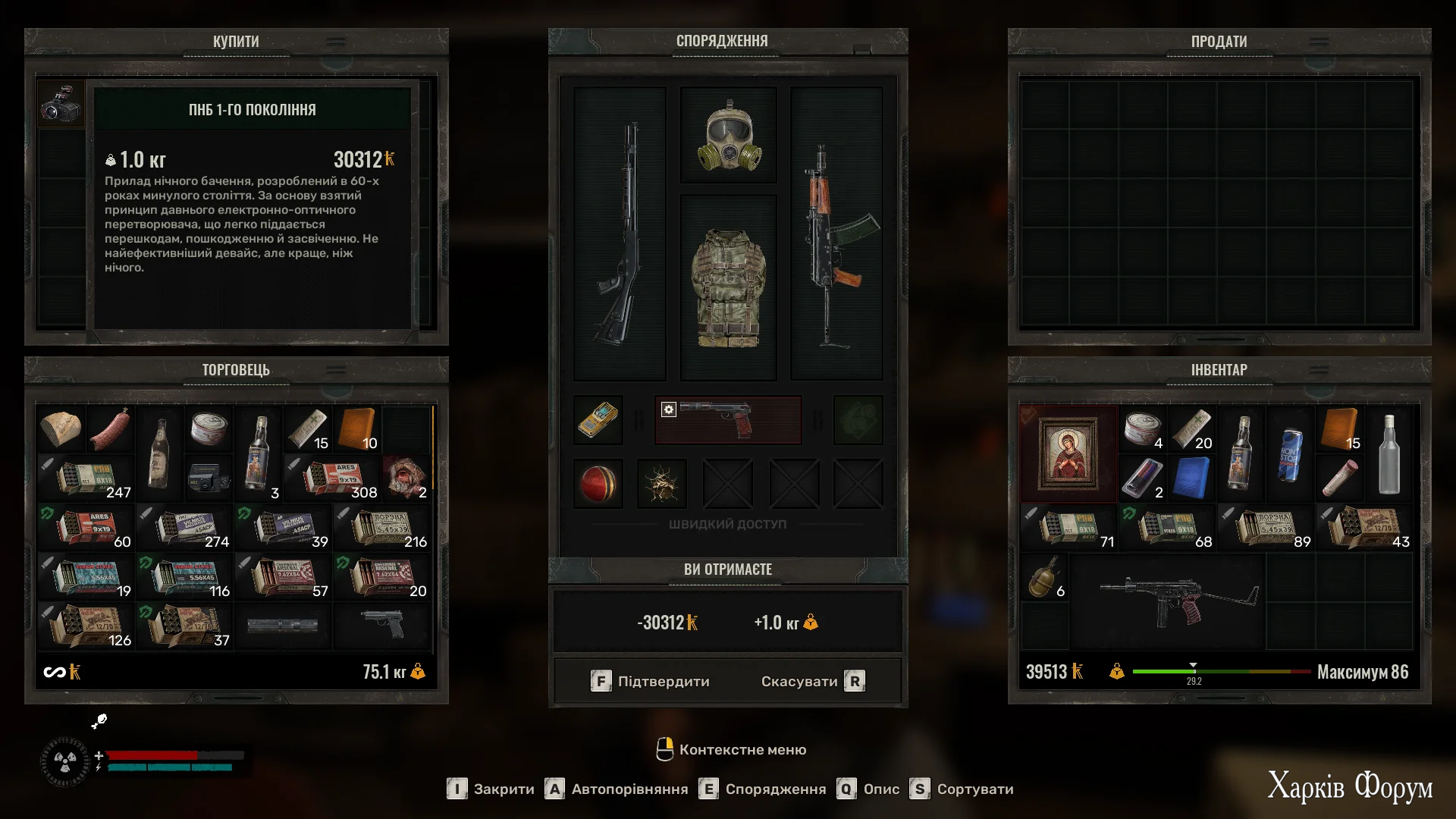Select the camouflage body armor slot
This screenshot has height=819, width=1456.
click(728, 288)
